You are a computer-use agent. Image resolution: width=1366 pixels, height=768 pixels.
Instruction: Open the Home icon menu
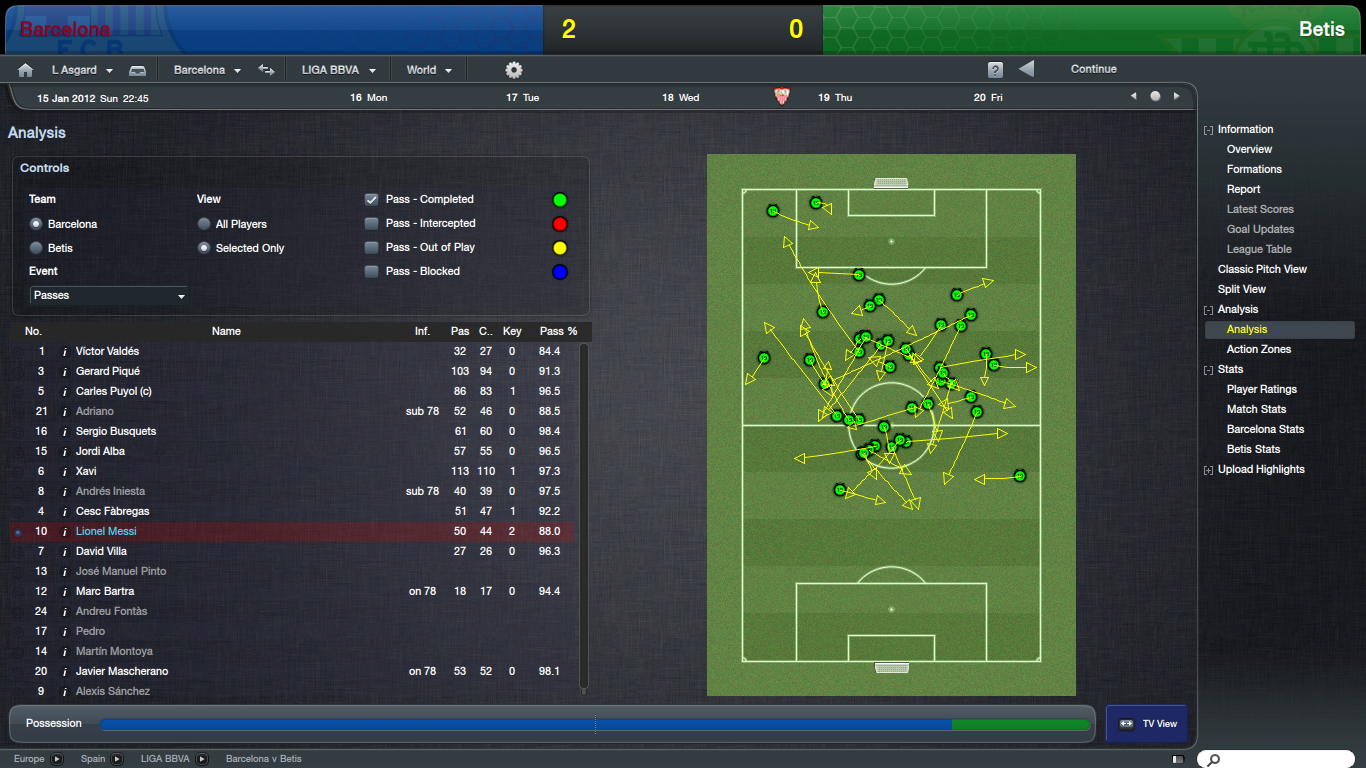(26, 70)
